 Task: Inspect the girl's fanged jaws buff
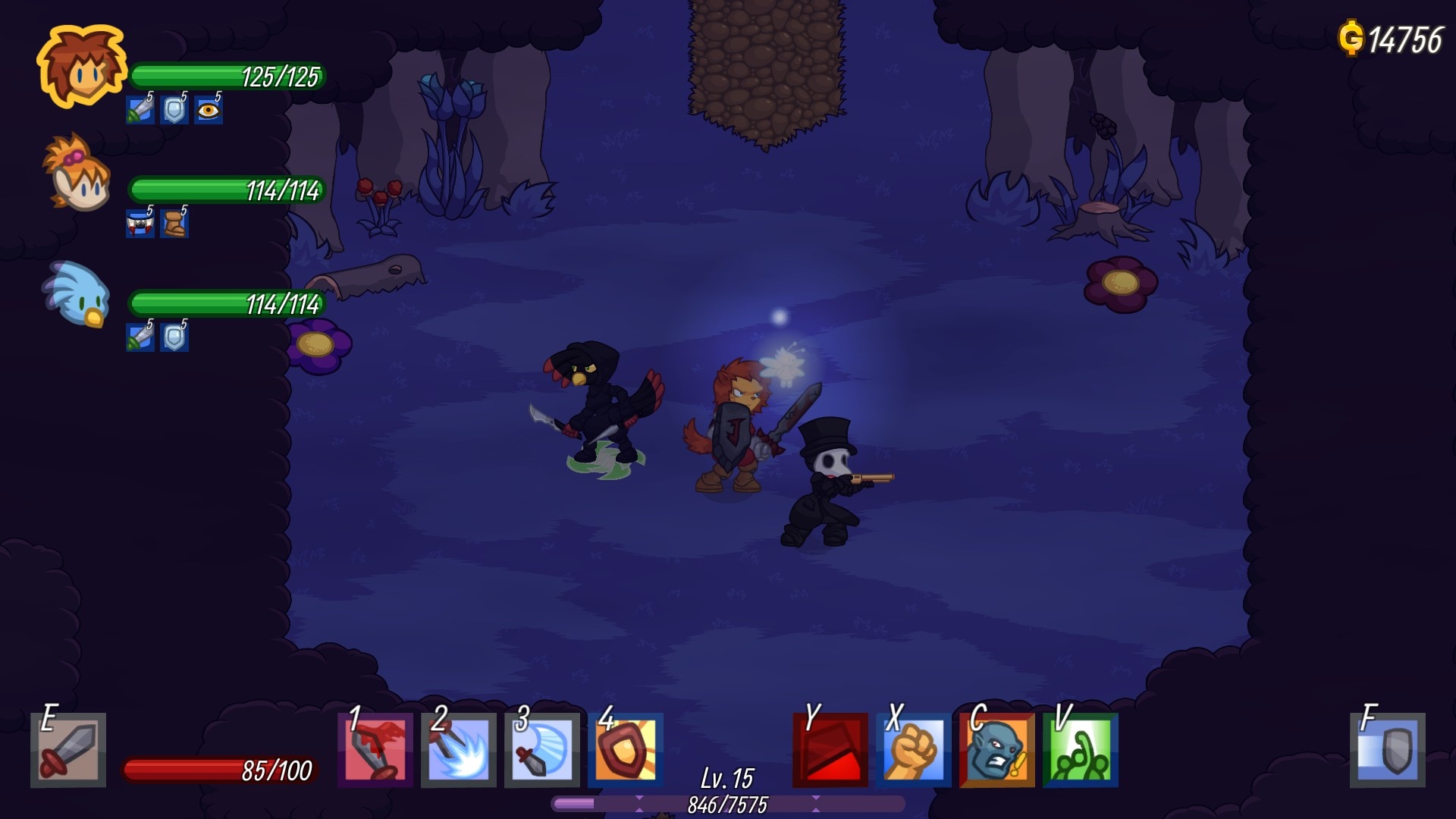pos(140,224)
